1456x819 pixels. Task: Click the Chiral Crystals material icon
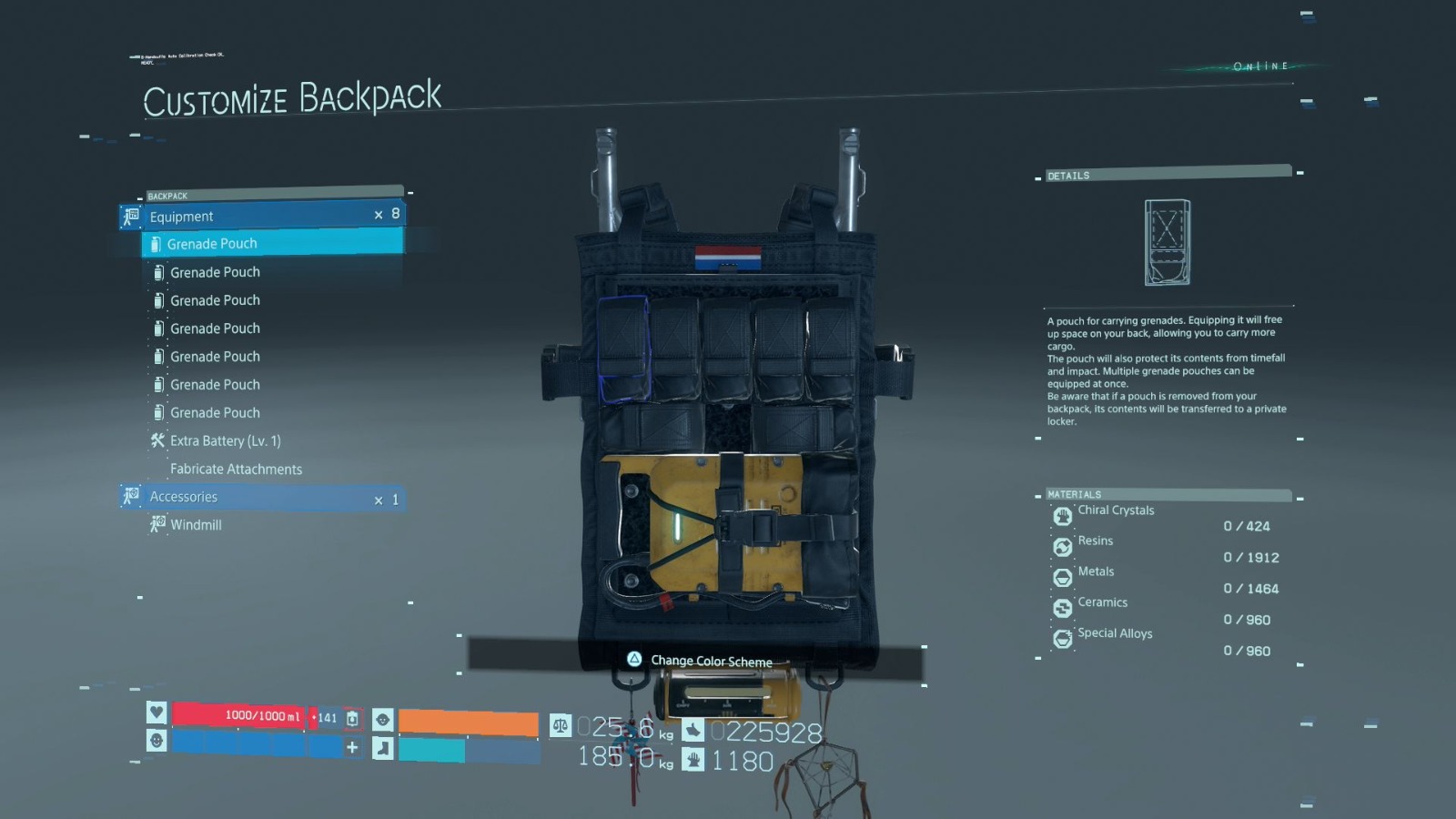click(1062, 516)
